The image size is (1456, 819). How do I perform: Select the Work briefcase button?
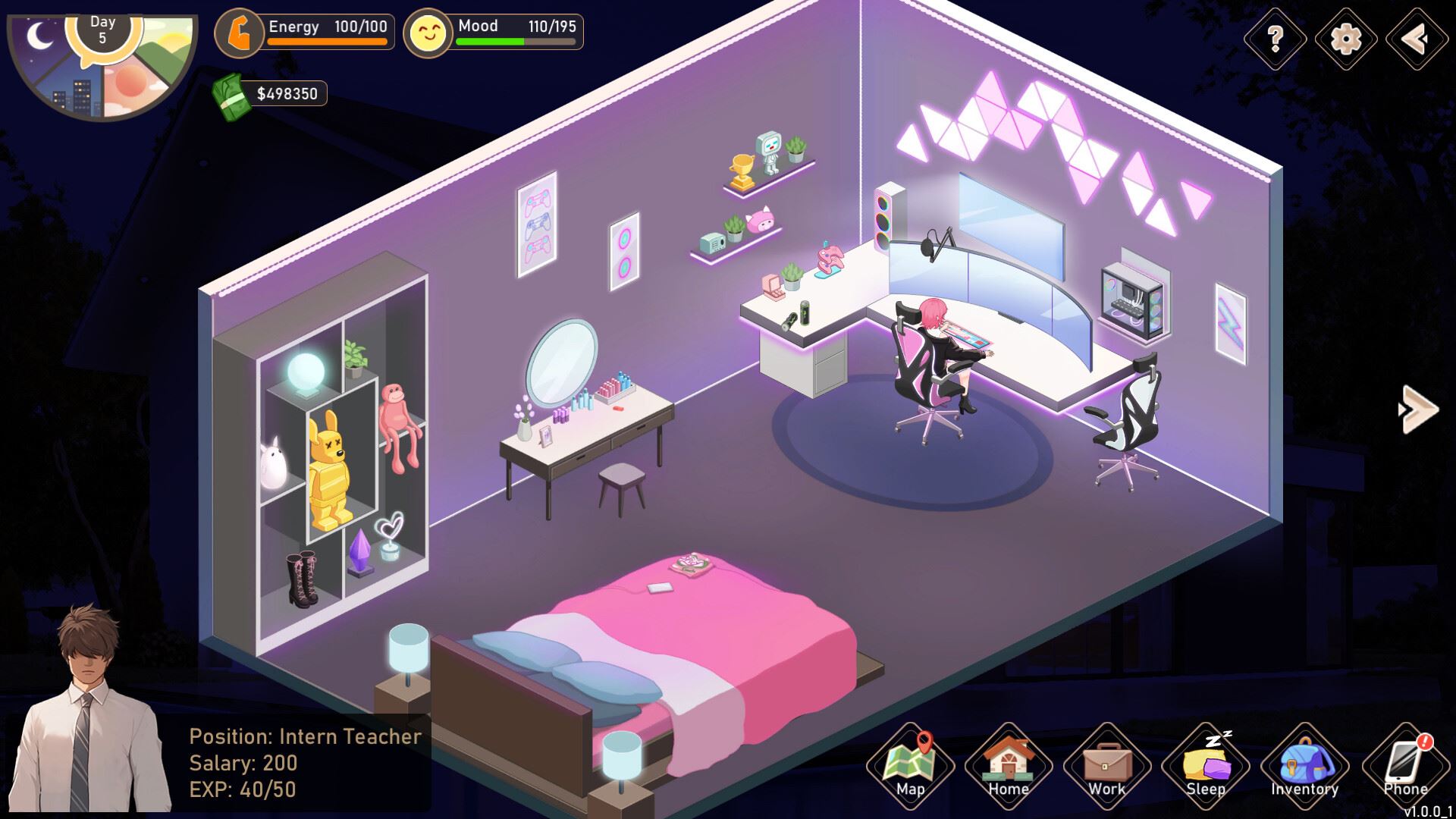1106,766
